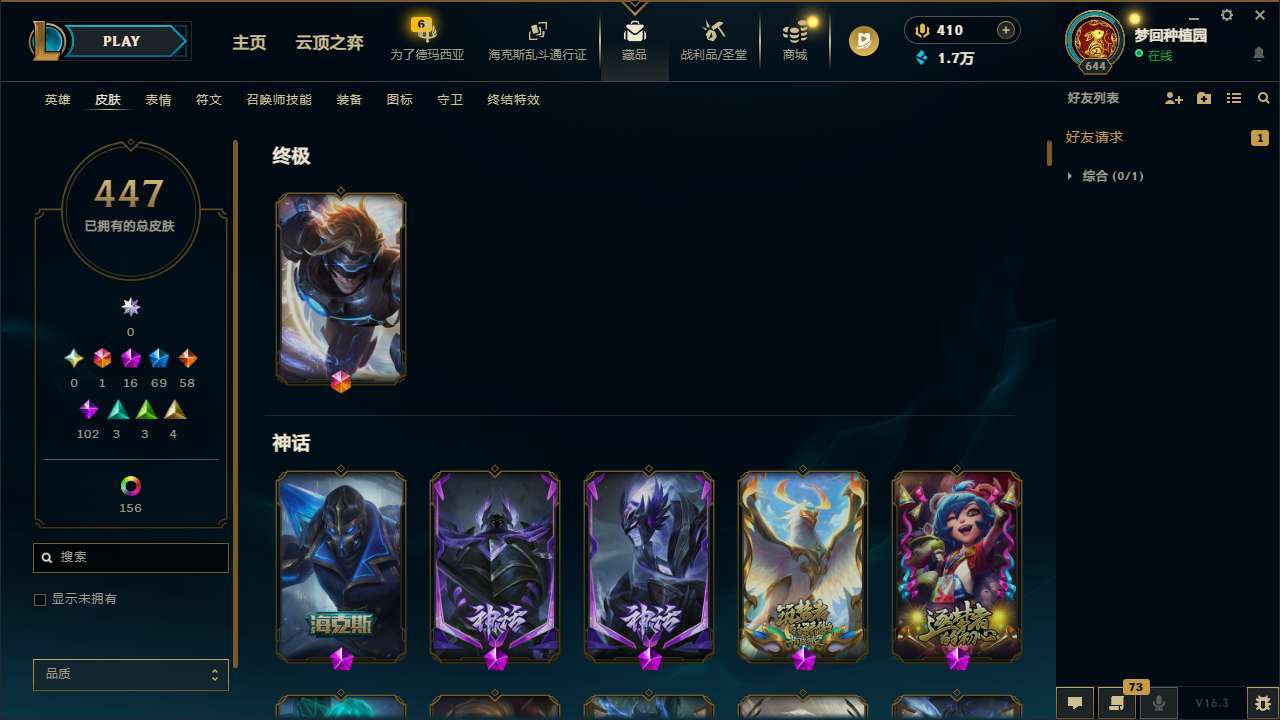
Task: Toggle the microphone mute icon
Action: [x=1159, y=702]
